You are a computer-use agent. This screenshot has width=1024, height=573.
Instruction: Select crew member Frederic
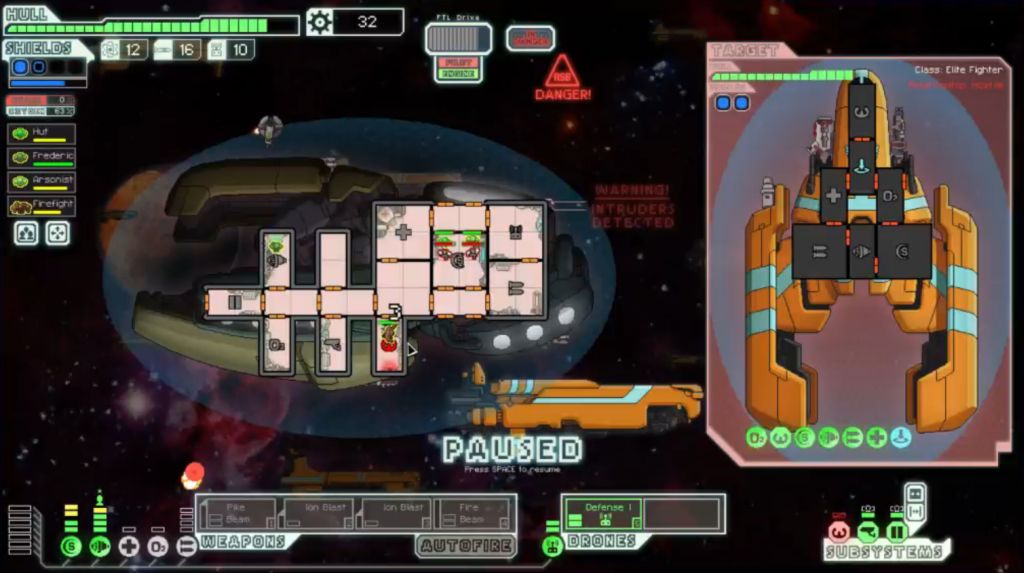[x=42, y=158]
